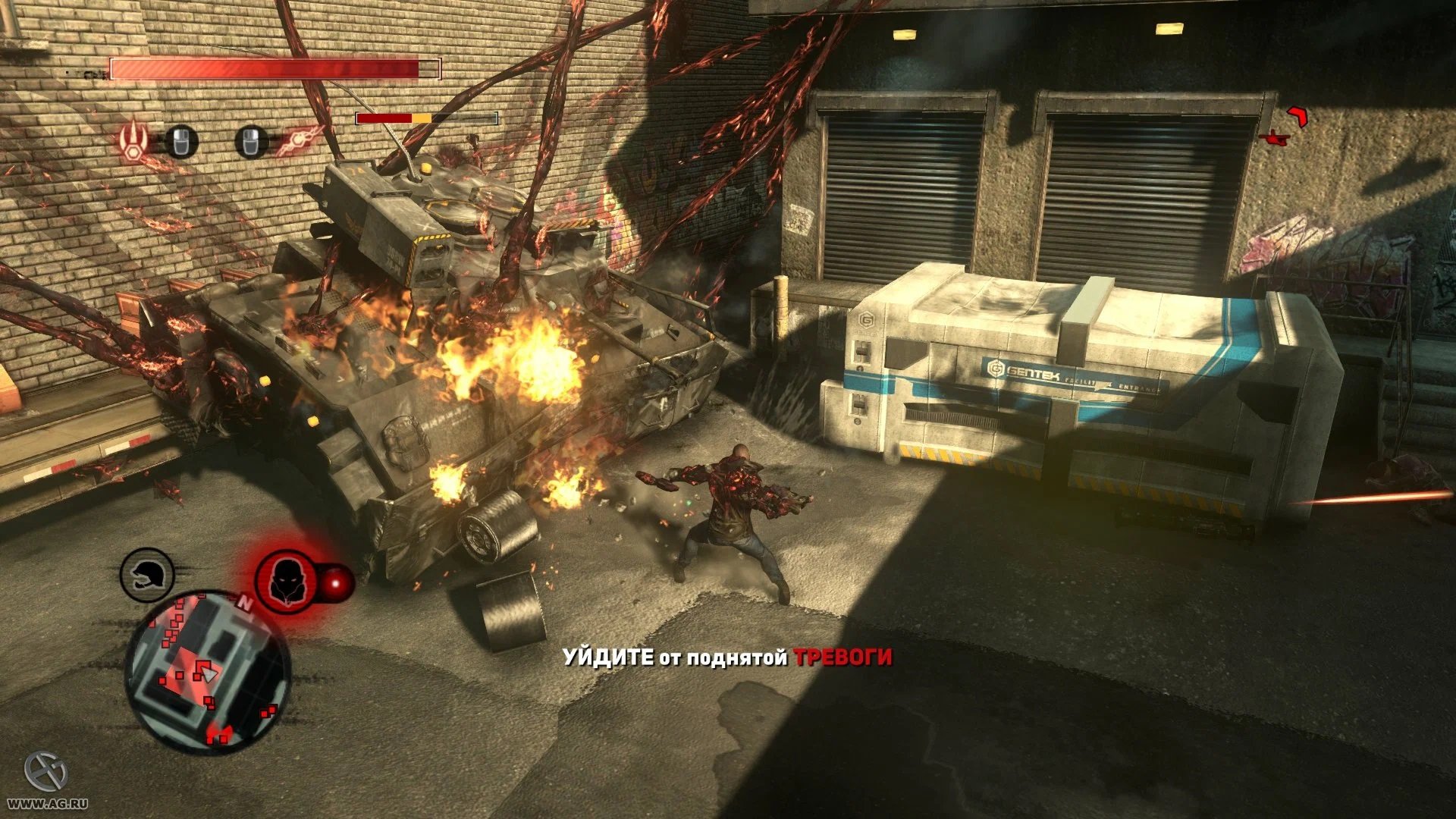This screenshot has width=1456, height=819.
Task: Click the soldier helmet icon
Action: coord(147,576)
